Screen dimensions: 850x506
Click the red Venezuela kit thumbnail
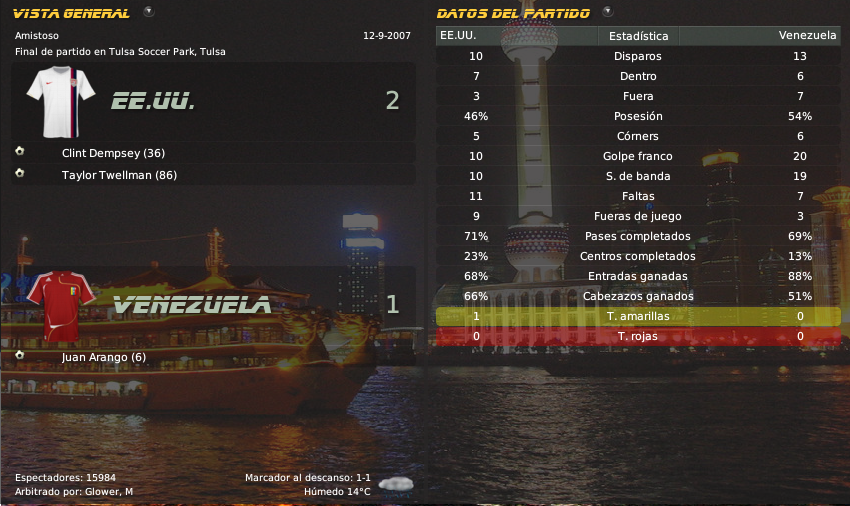[61, 303]
